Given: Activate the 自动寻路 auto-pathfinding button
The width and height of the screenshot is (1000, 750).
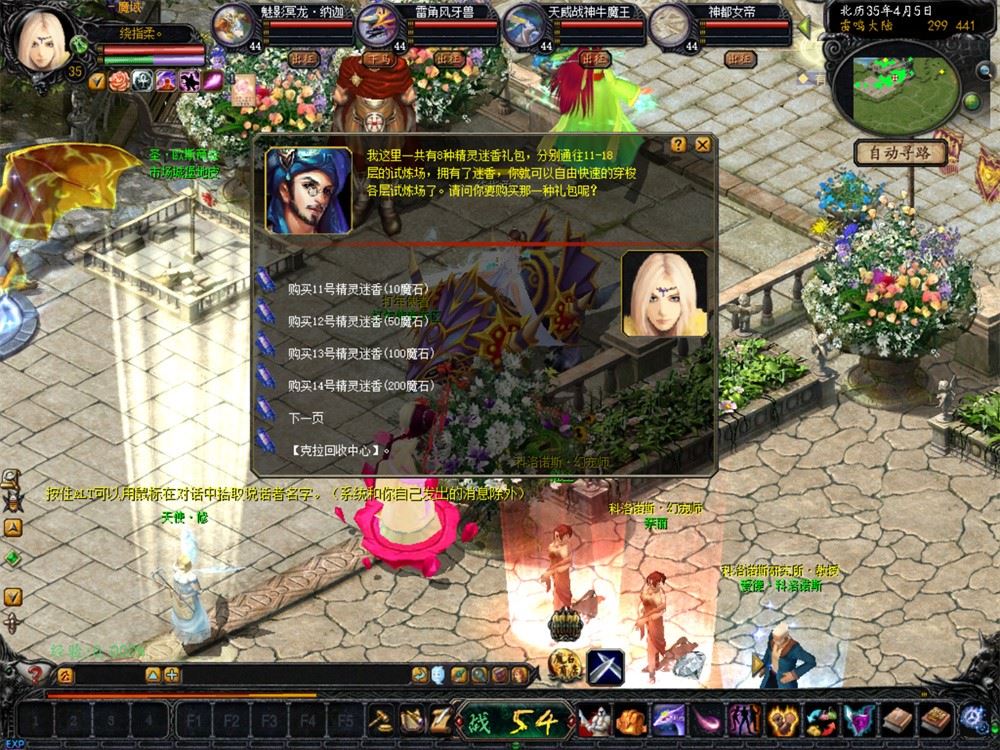Looking at the screenshot, I should click(901, 153).
